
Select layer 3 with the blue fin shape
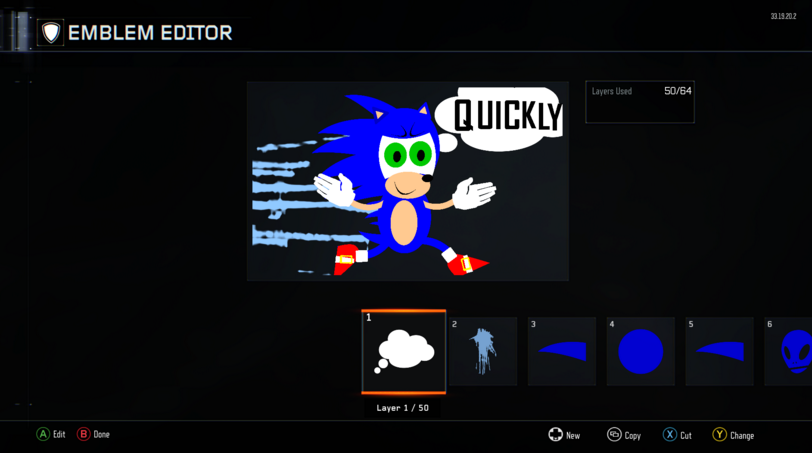[561, 351]
